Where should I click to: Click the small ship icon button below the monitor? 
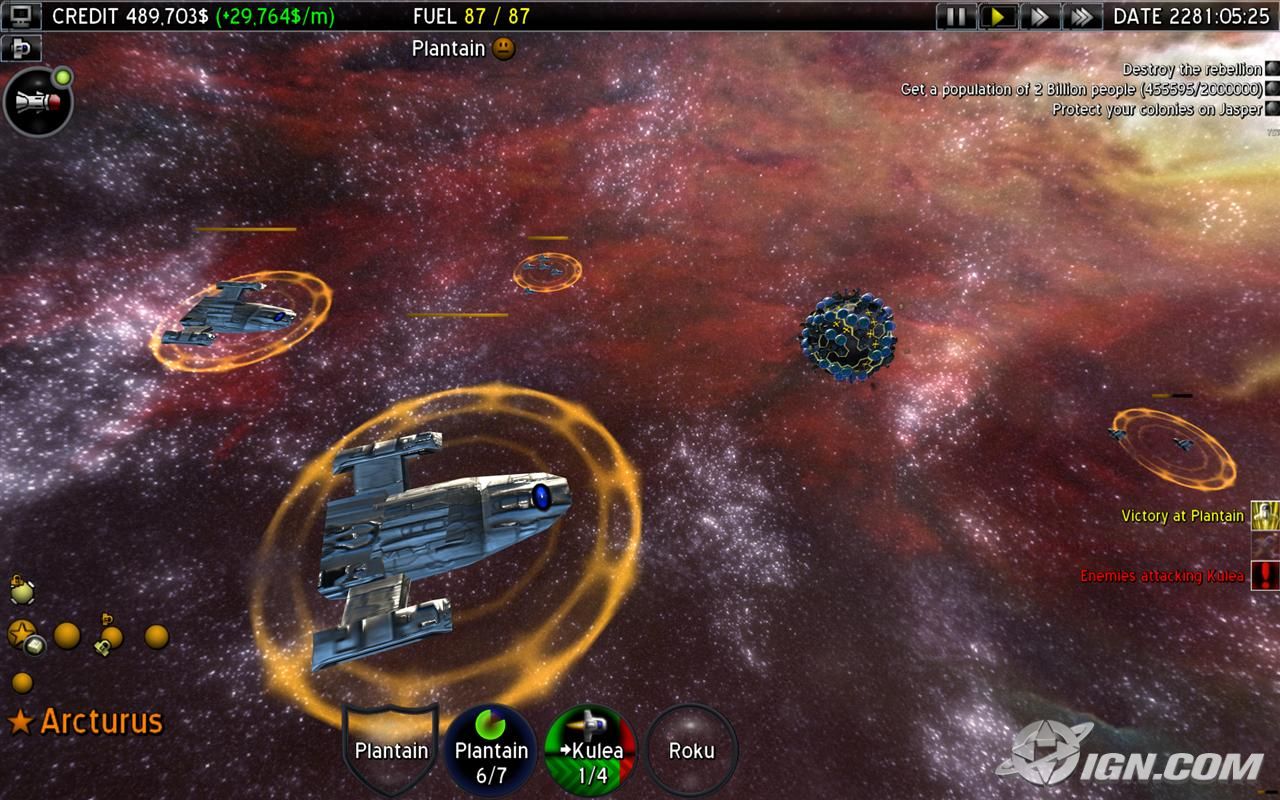click(x=20, y=47)
